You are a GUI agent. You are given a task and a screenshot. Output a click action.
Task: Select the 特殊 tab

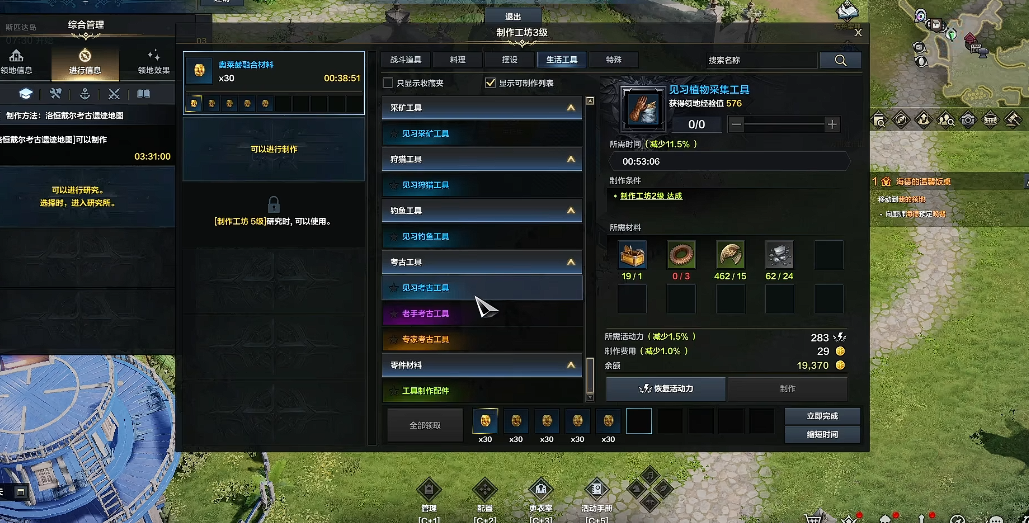tap(613, 60)
